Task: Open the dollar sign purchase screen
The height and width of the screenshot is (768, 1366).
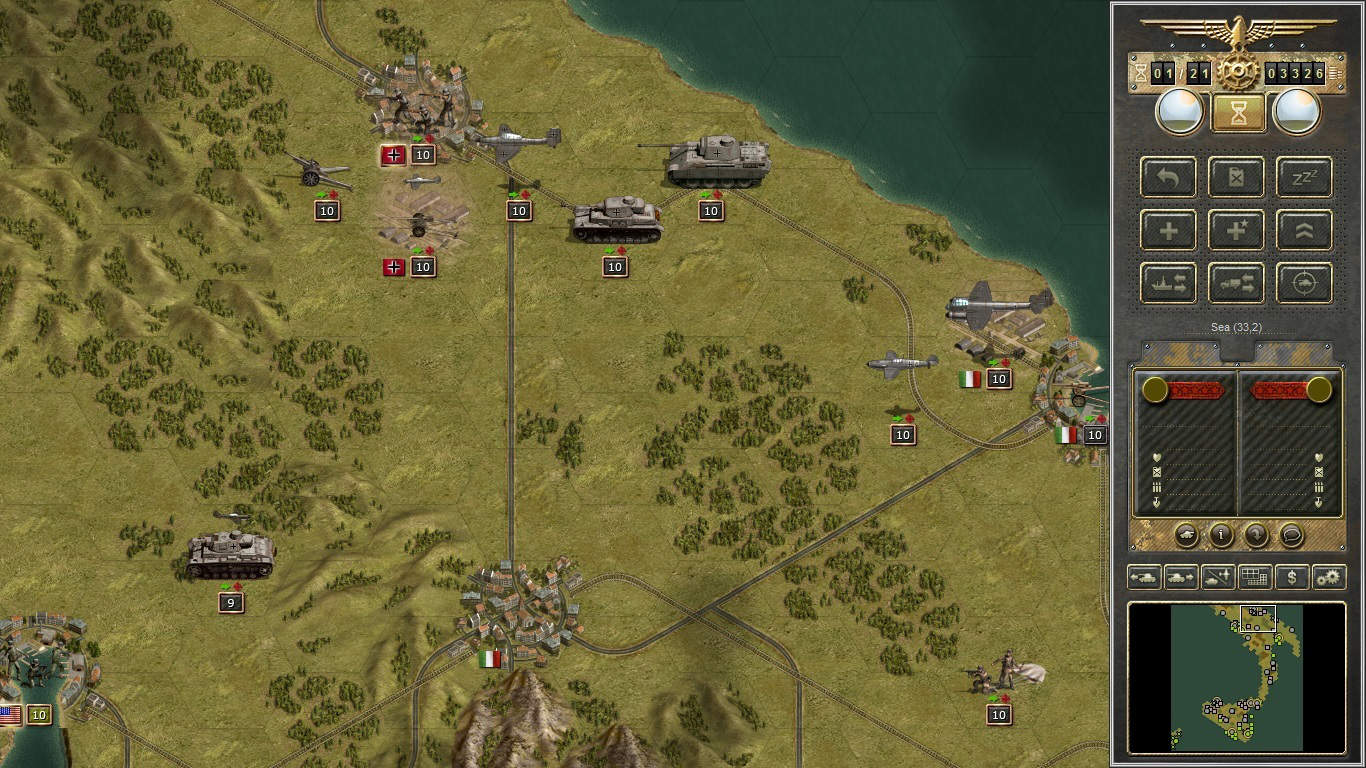Action: click(x=1292, y=577)
